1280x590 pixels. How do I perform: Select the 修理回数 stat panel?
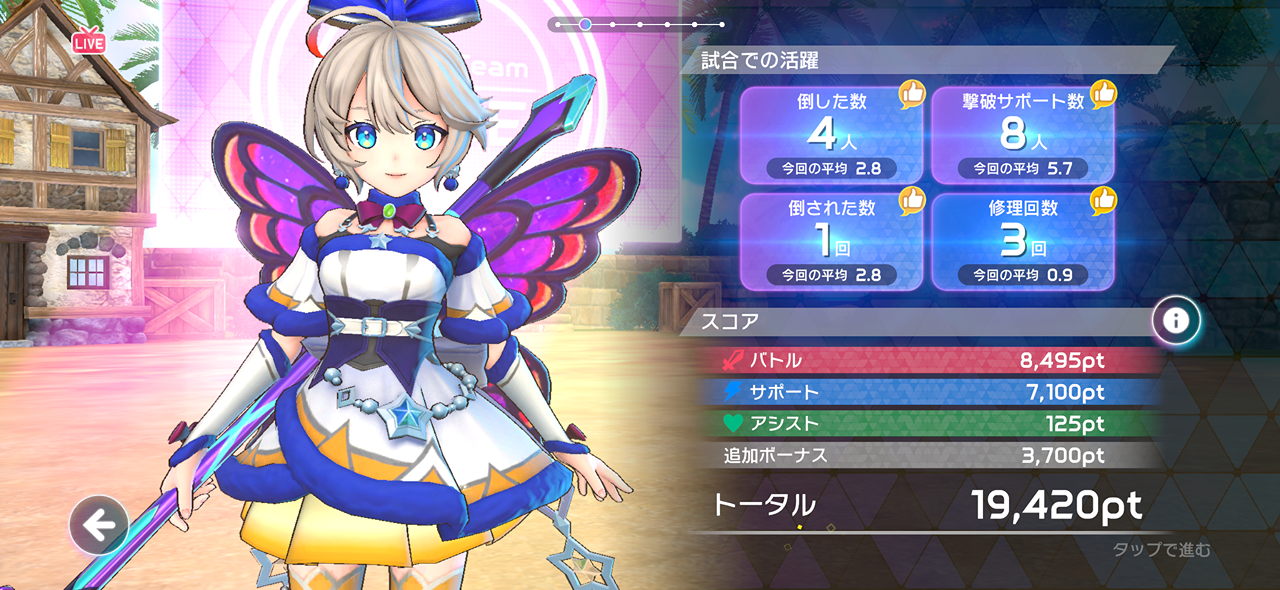1023,241
